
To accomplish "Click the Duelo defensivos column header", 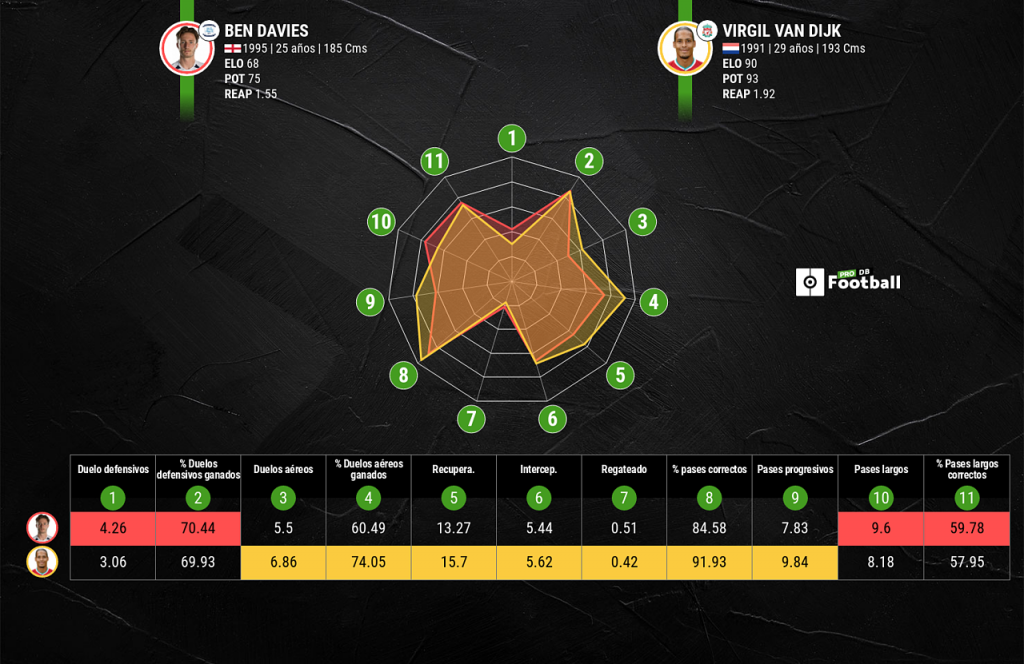I will coord(112,468).
